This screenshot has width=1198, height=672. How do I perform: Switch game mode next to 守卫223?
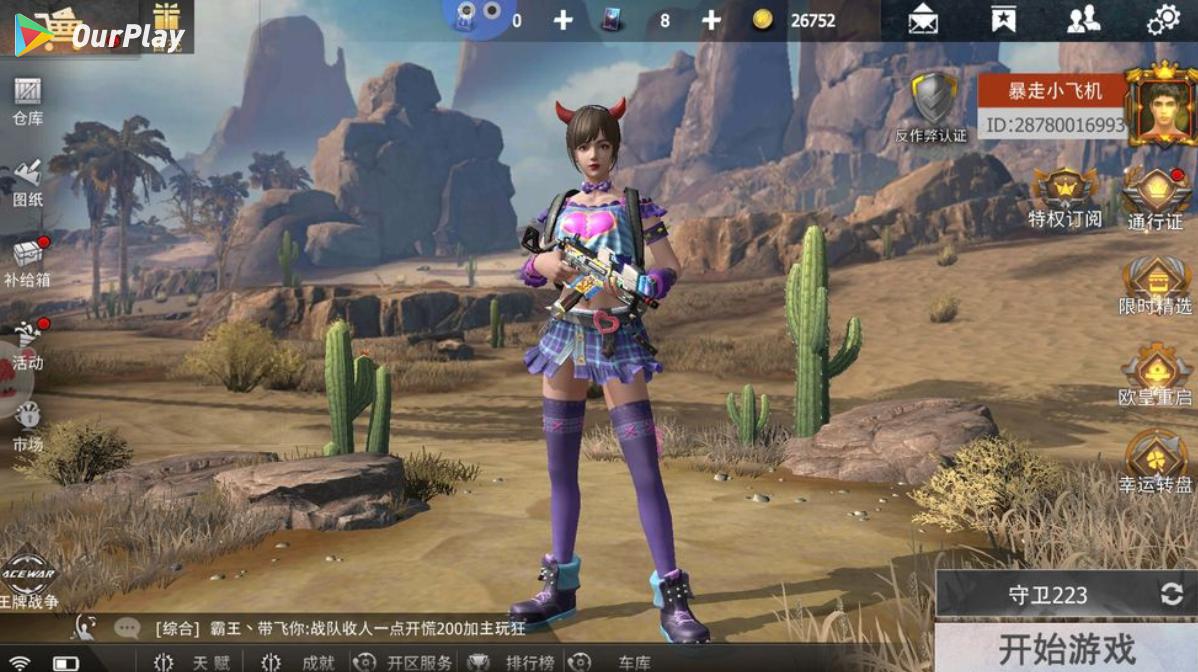tap(1171, 594)
